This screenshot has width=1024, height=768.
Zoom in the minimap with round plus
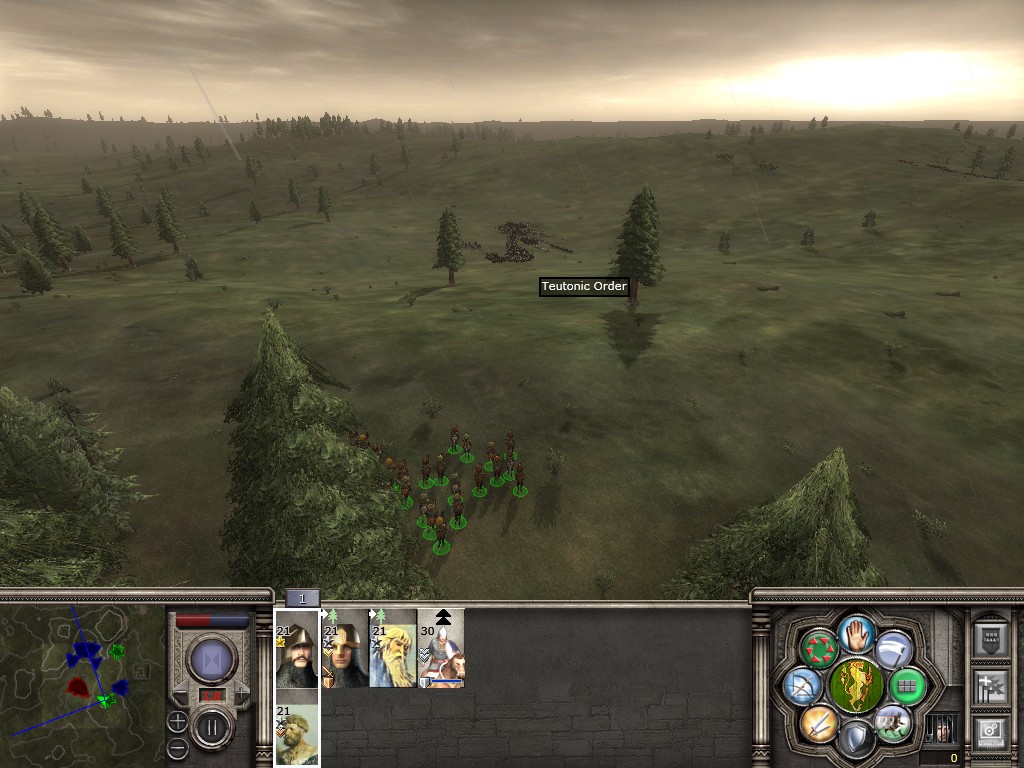177,720
